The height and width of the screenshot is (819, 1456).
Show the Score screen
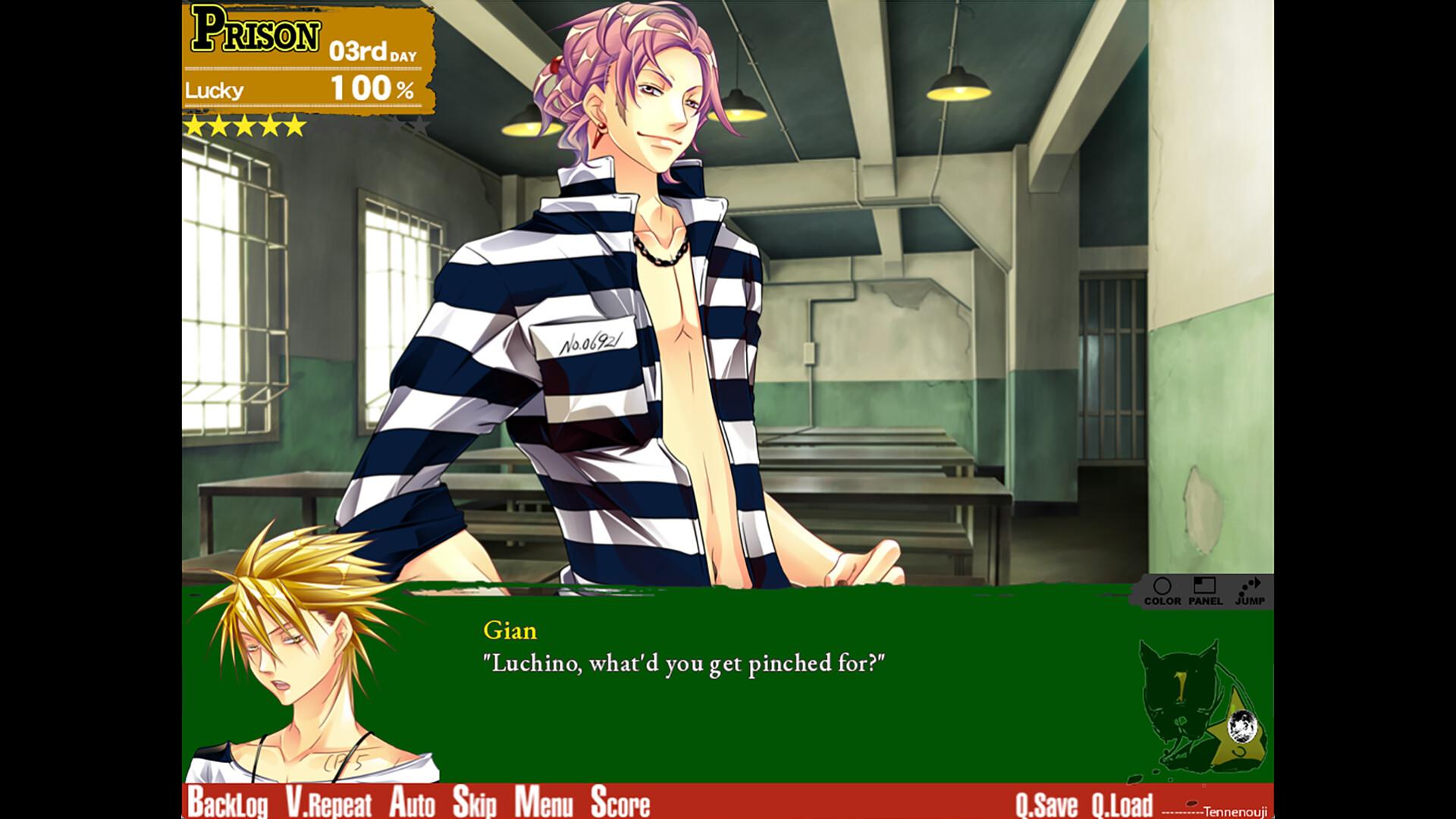click(x=620, y=803)
